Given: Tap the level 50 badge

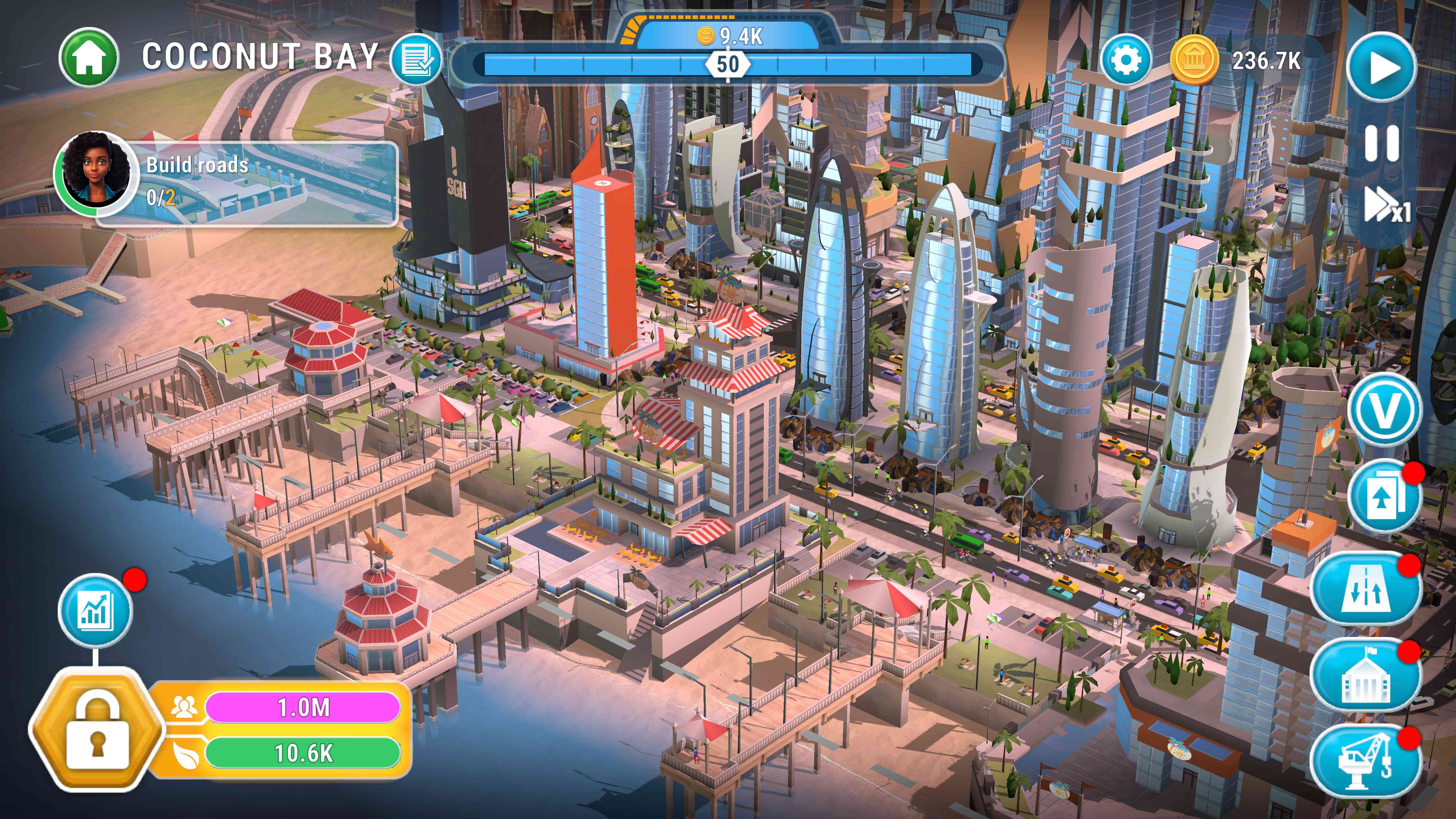Looking at the screenshot, I should pyautogui.click(x=727, y=66).
